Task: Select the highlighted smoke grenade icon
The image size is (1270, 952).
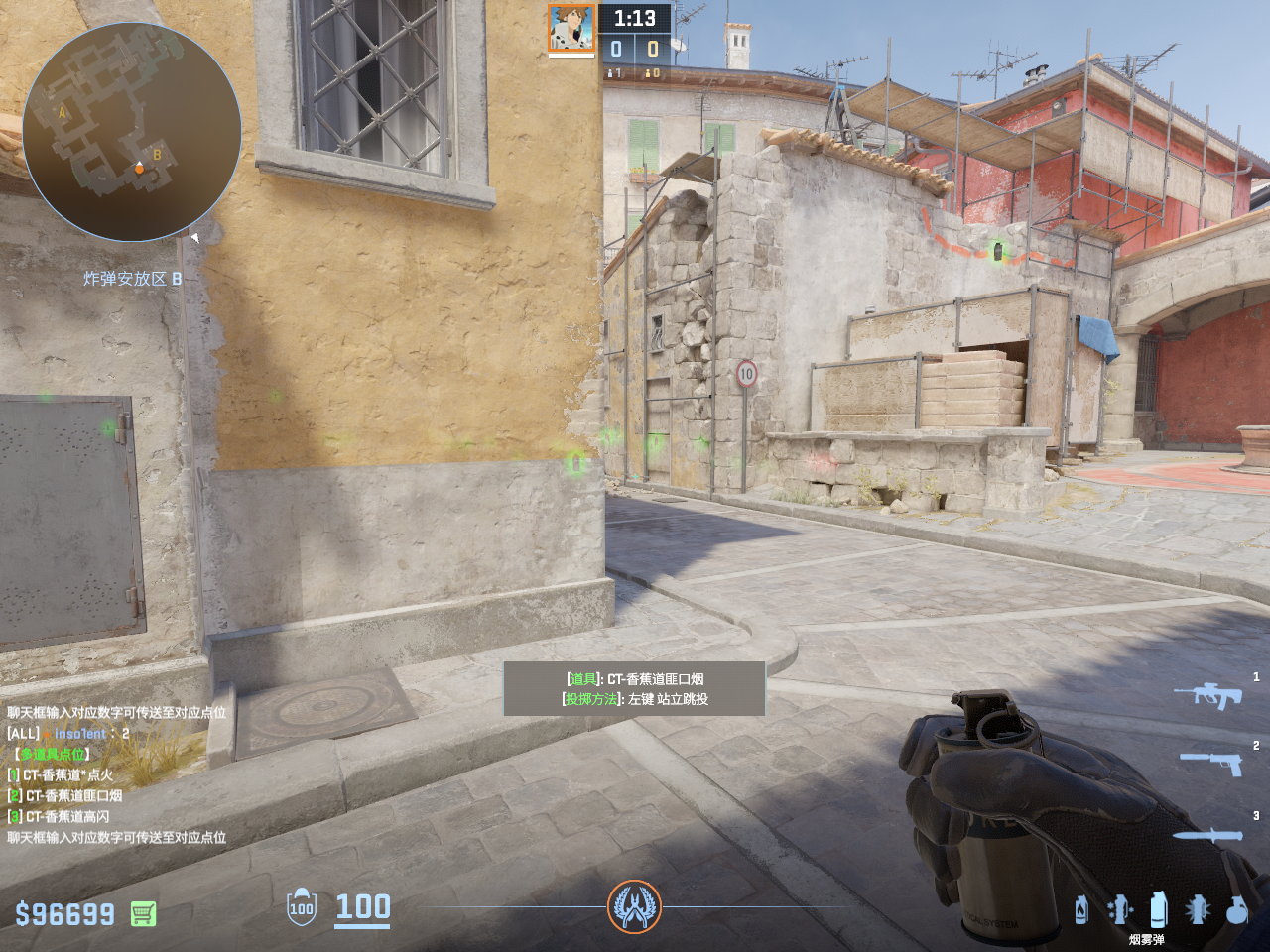Action: (x=1158, y=908)
